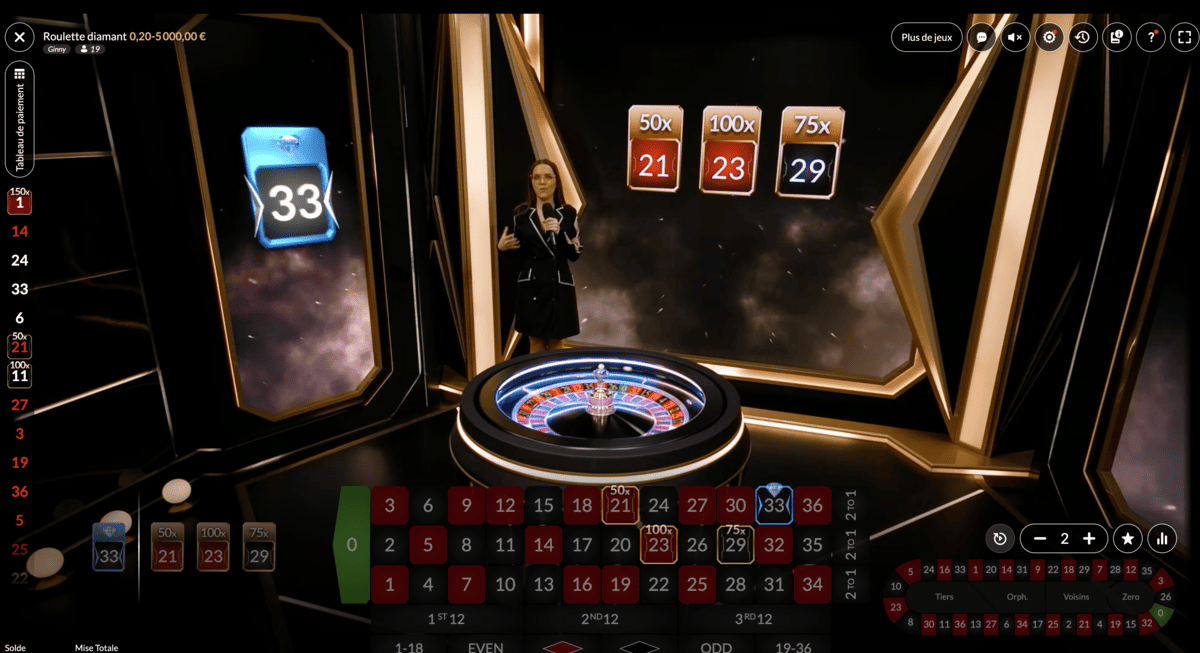Toggle the muted sound speaker icon
Screen dimensions: 1200x653
coord(1016,38)
